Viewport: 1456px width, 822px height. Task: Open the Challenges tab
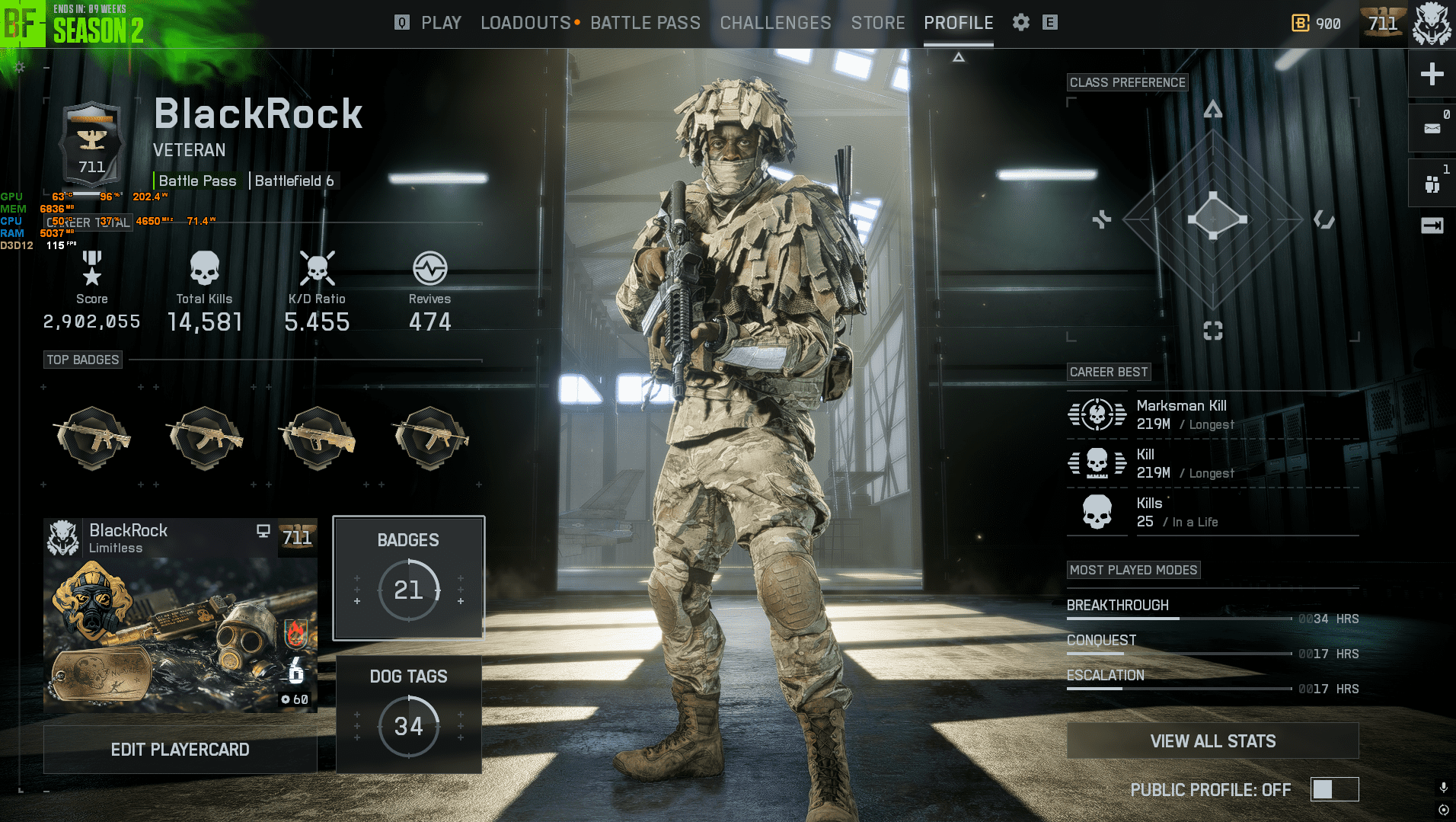(x=775, y=23)
